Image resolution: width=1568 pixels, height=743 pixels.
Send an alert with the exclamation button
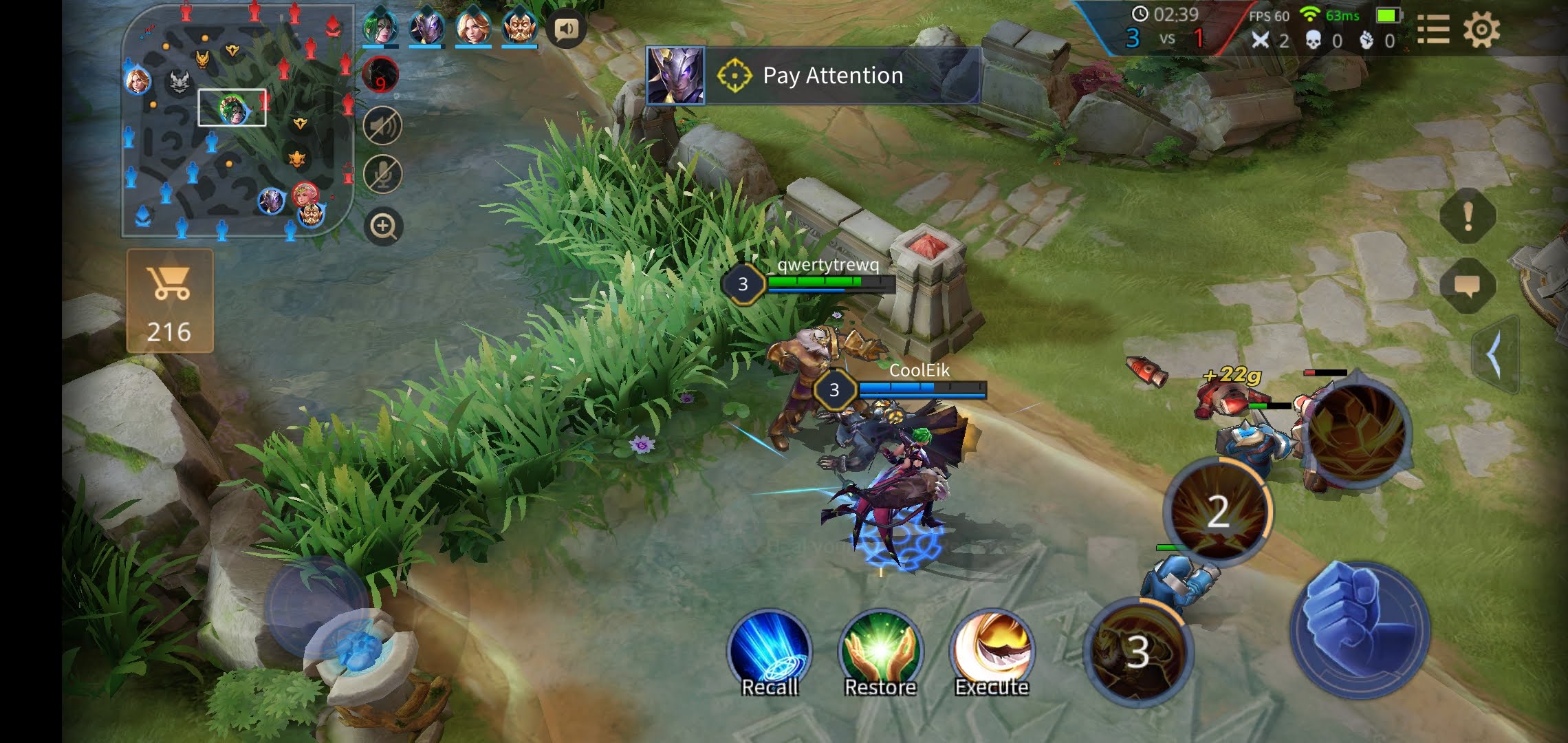pyautogui.click(x=1468, y=216)
